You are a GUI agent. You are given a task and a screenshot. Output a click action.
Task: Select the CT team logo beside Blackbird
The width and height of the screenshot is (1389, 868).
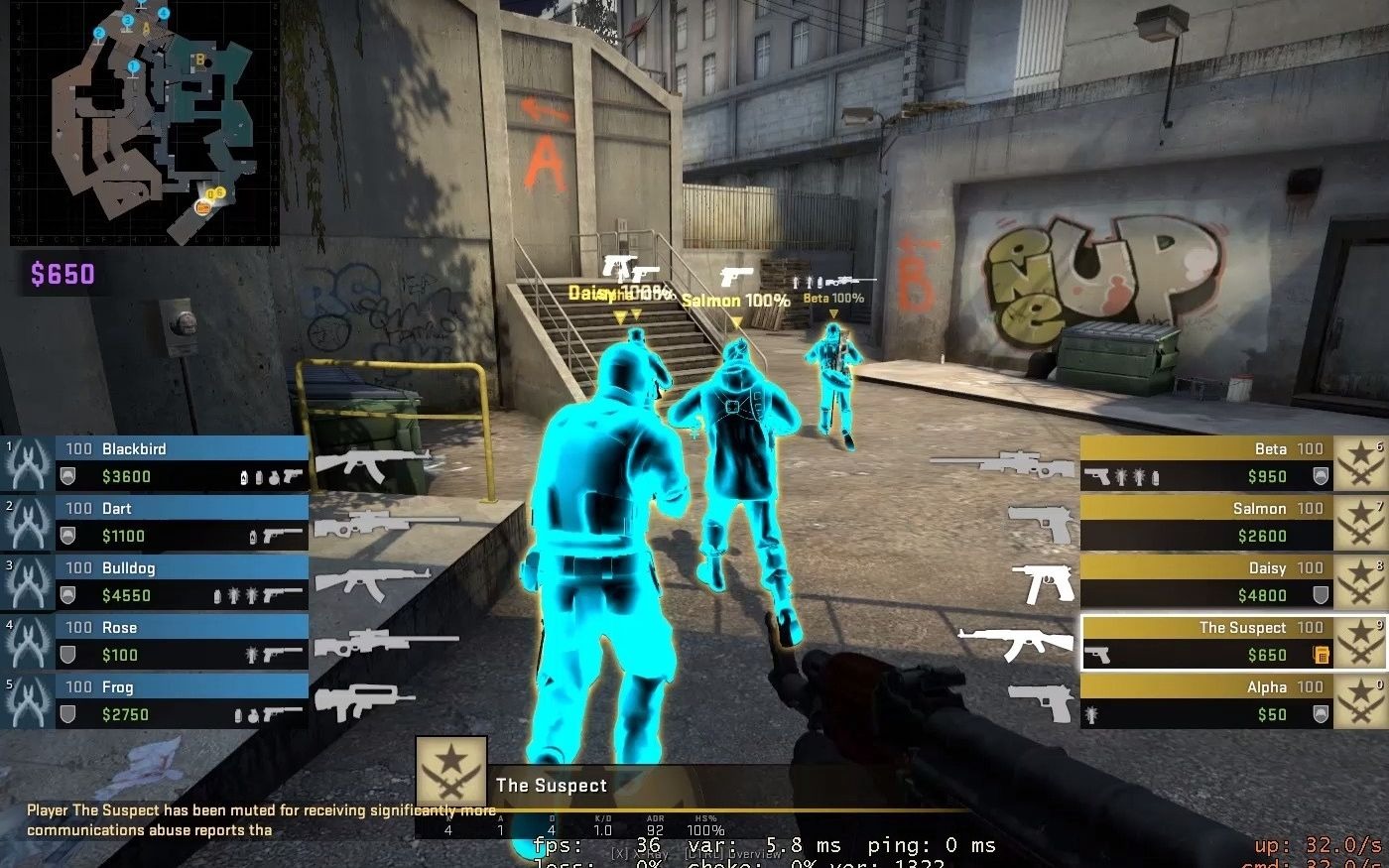[27, 463]
